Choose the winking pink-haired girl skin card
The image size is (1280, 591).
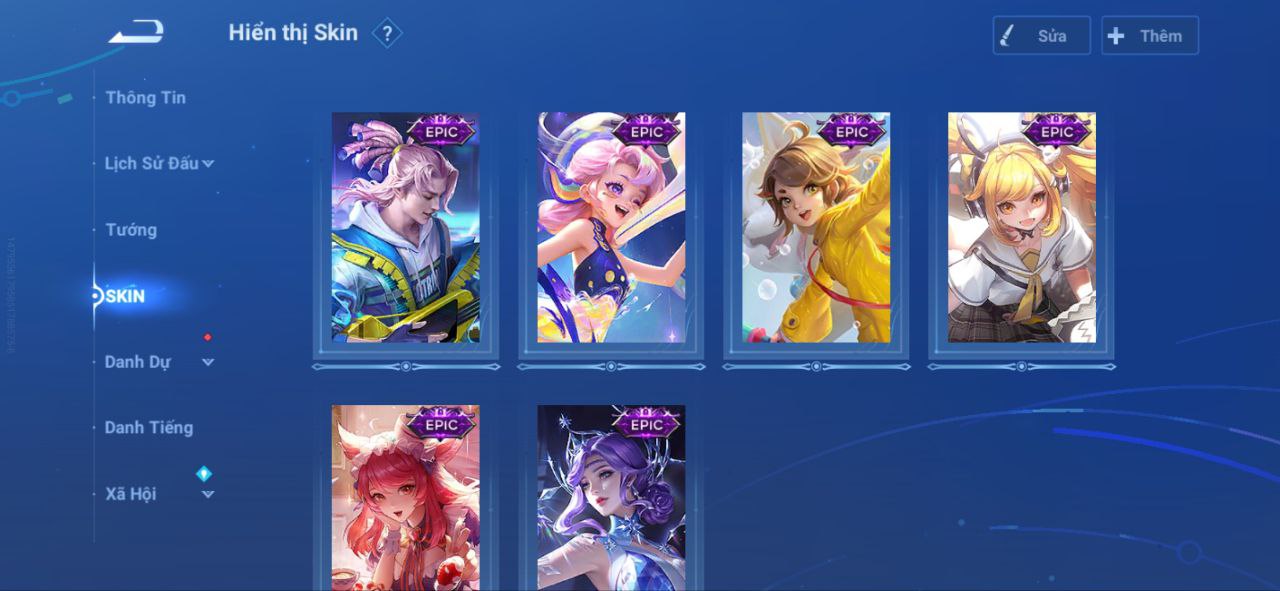tap(611, 228)
